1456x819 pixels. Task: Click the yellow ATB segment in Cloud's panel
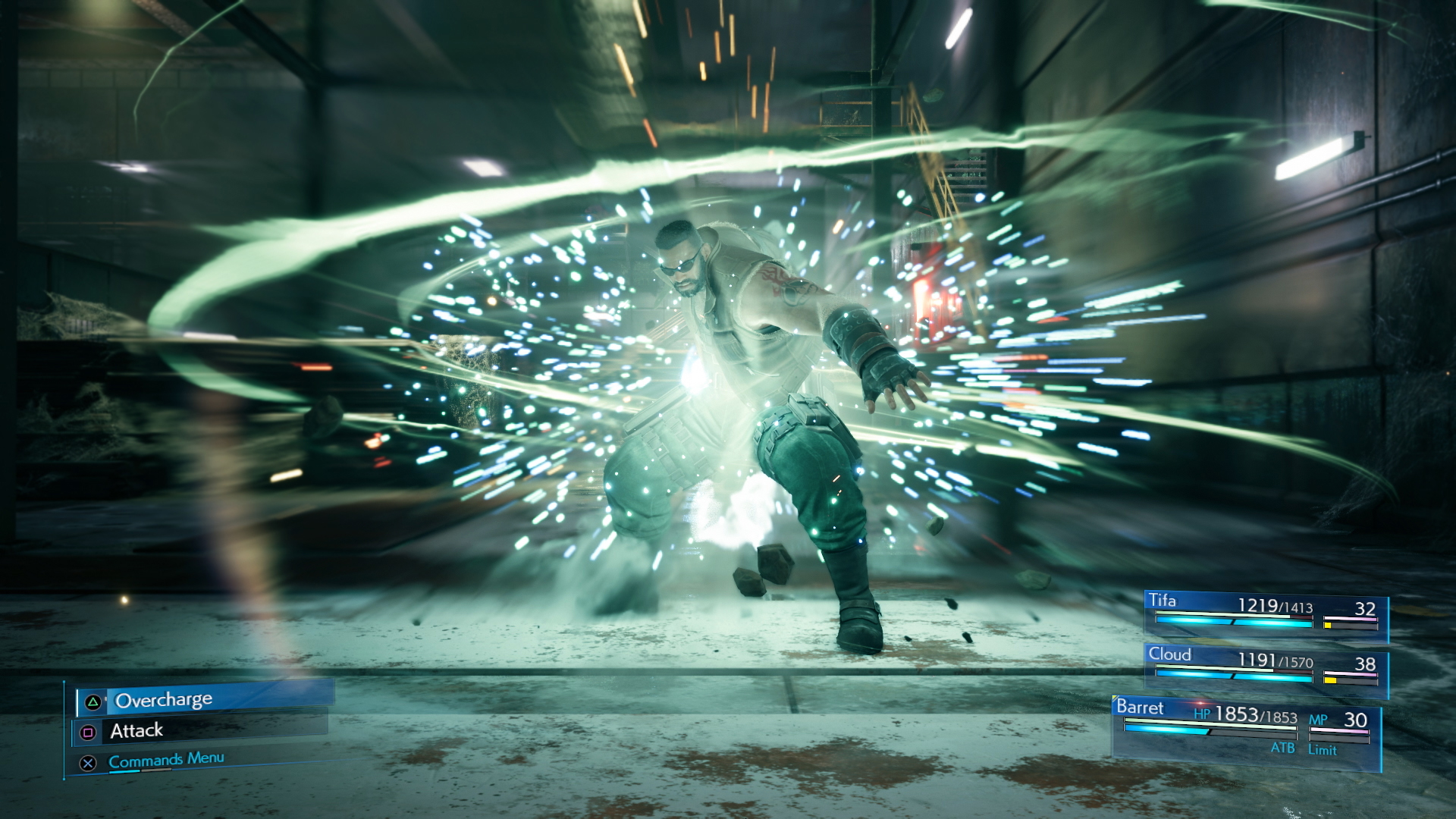(x=1330, y=679)
